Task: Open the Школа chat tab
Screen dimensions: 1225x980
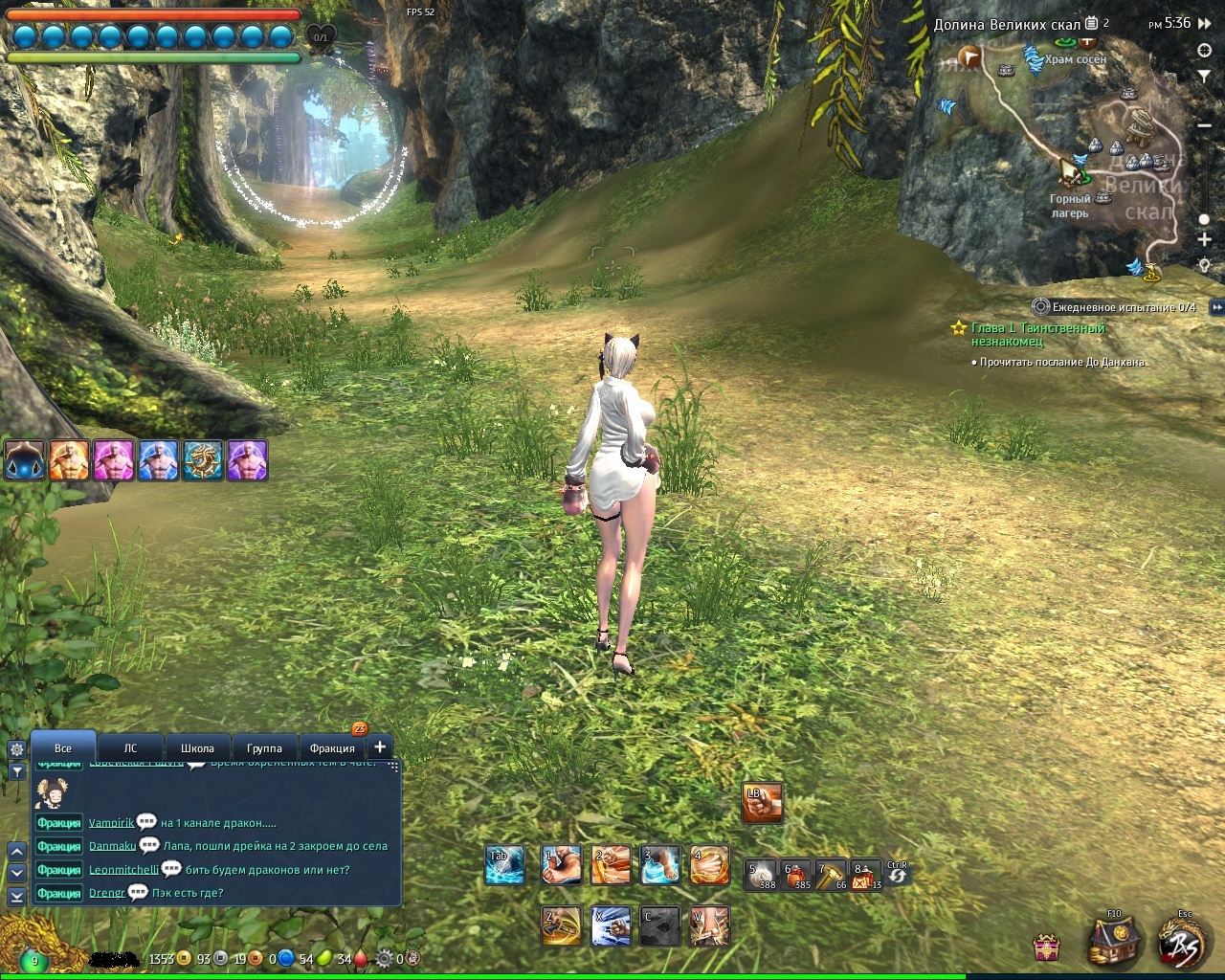Action: [197, 747]
